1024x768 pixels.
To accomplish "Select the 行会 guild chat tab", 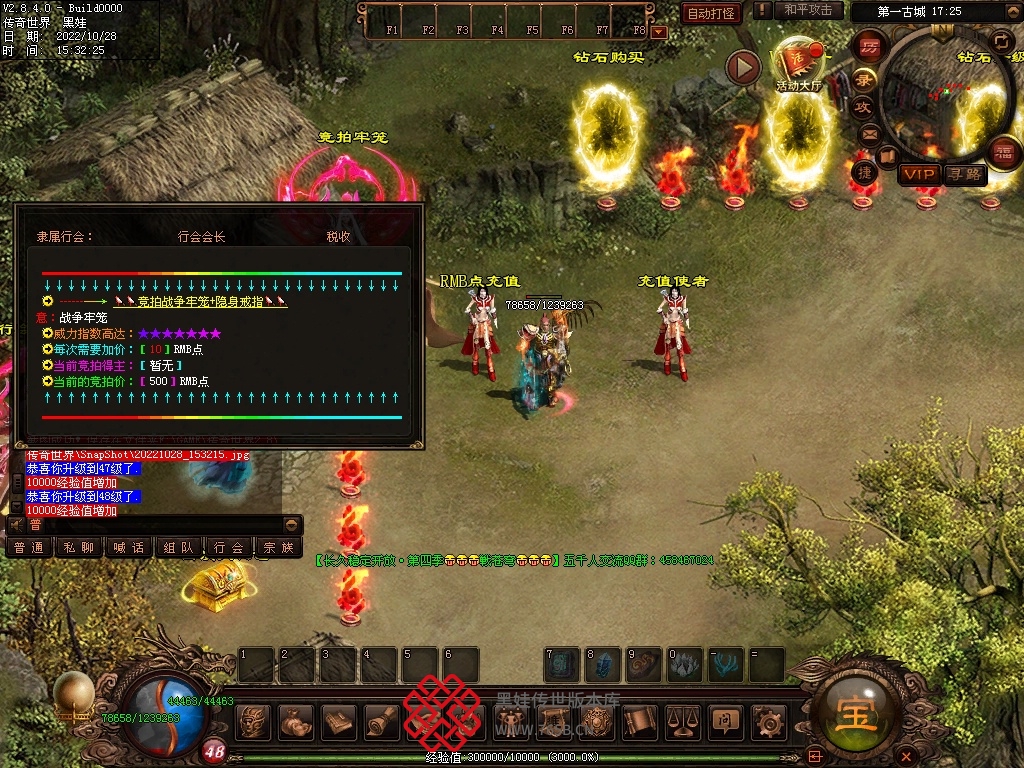I will pyautogui.click(x=229, y=548).
